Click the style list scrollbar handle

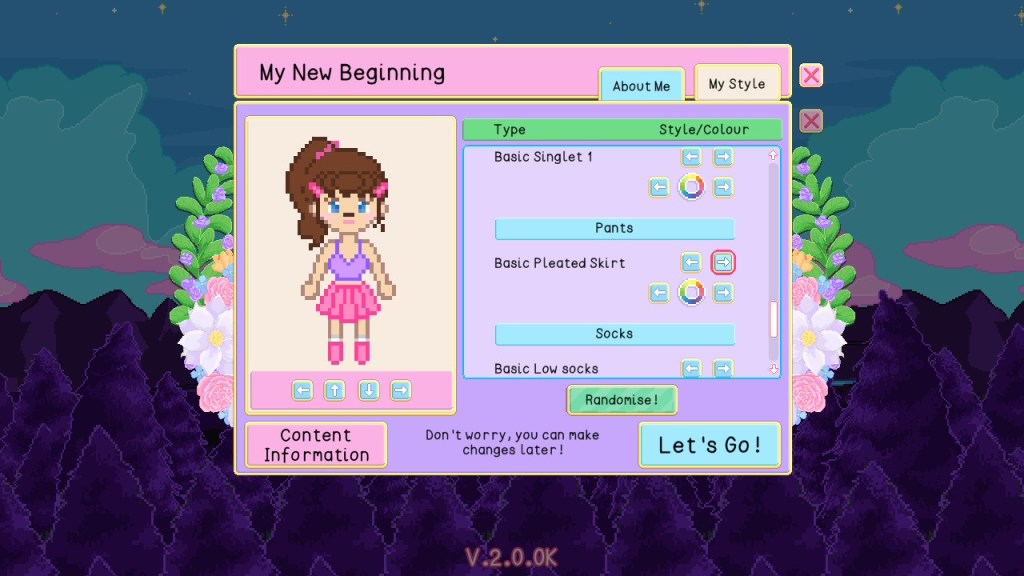click(772, 319)
